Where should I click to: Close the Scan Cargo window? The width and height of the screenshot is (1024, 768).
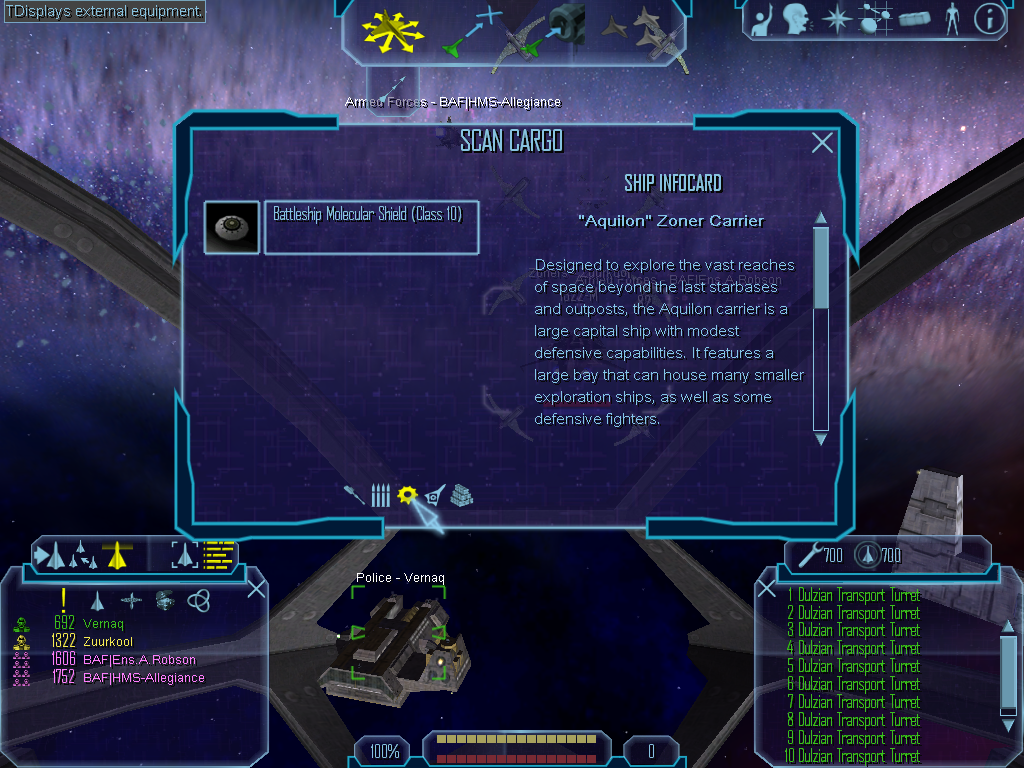822,143
